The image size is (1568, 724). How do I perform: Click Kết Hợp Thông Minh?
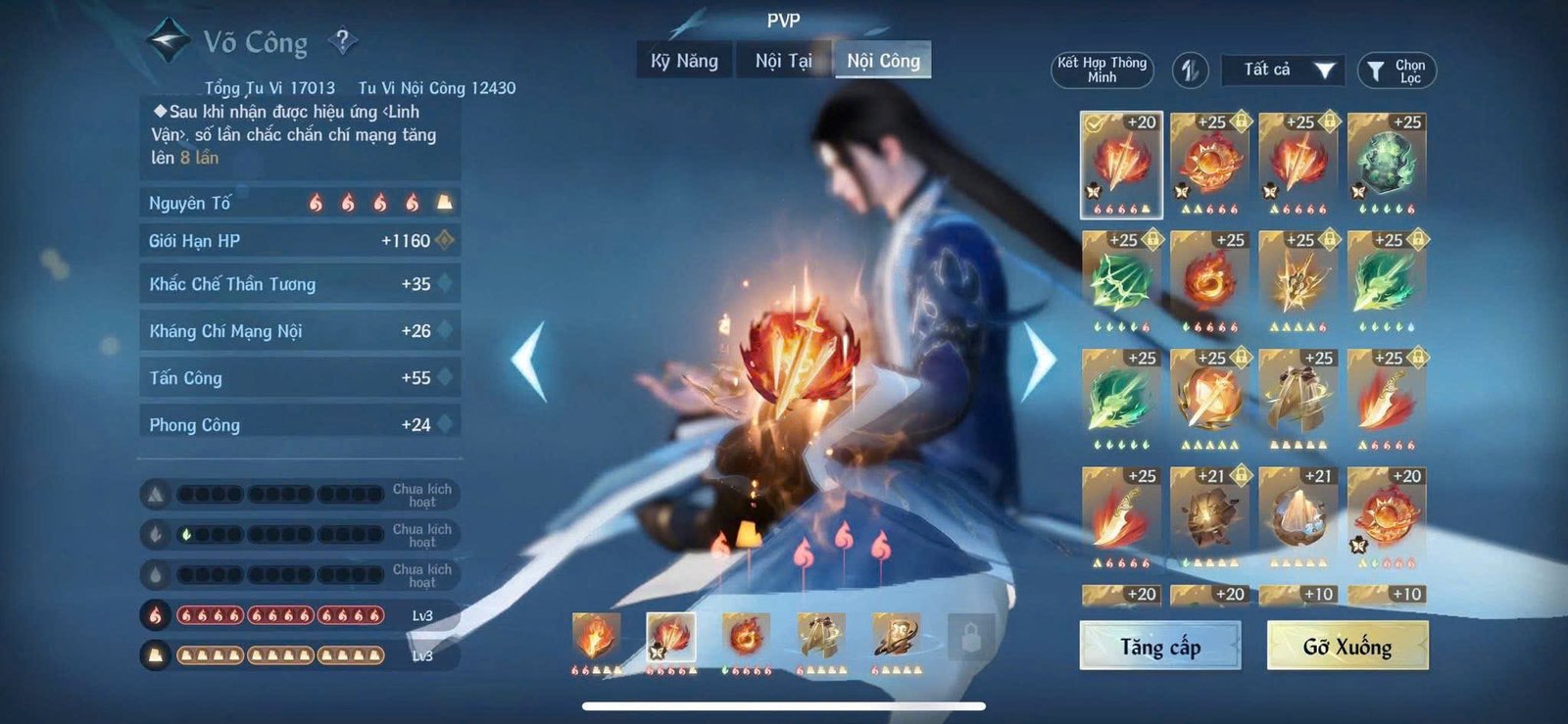tap(1104, 72)
